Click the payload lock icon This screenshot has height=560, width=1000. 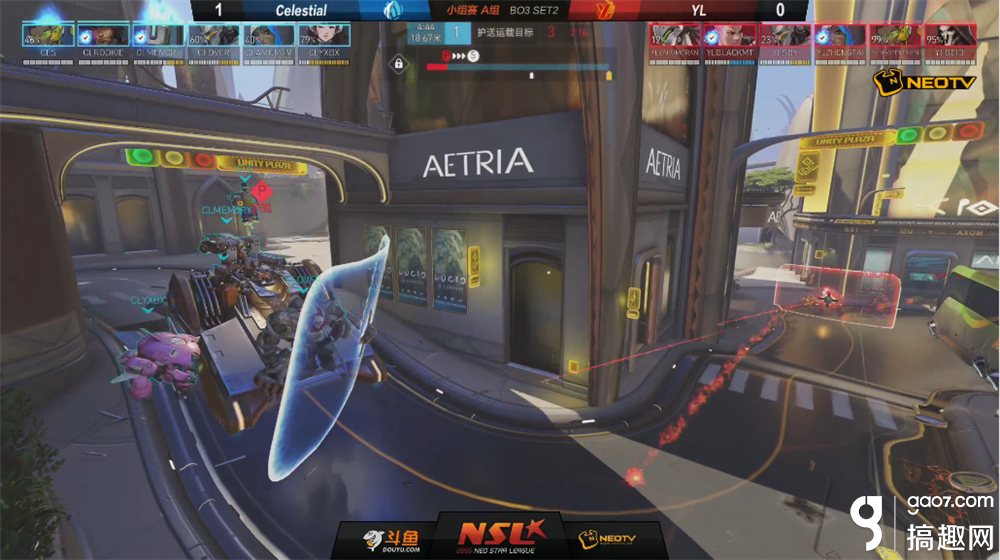point(399,63)
